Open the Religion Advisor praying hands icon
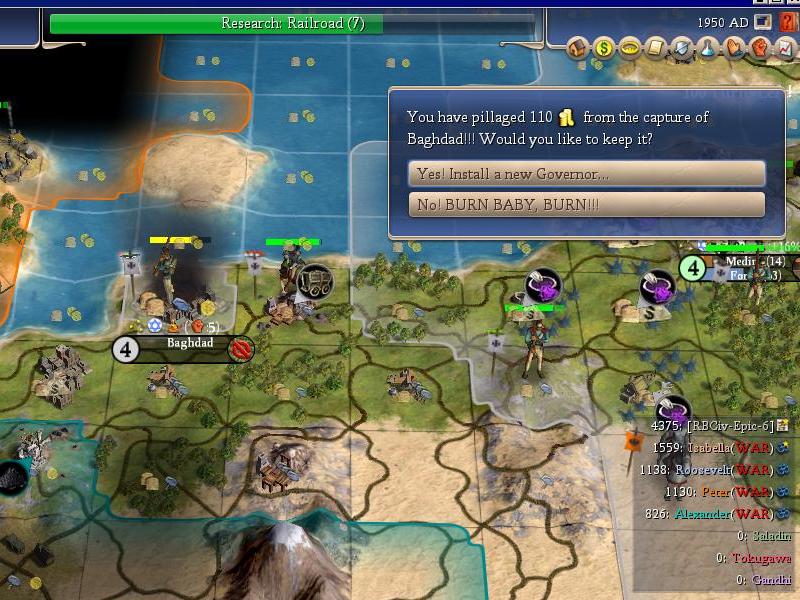The height and width of the screenshot is (600, 800). click(x=734, y=48)
